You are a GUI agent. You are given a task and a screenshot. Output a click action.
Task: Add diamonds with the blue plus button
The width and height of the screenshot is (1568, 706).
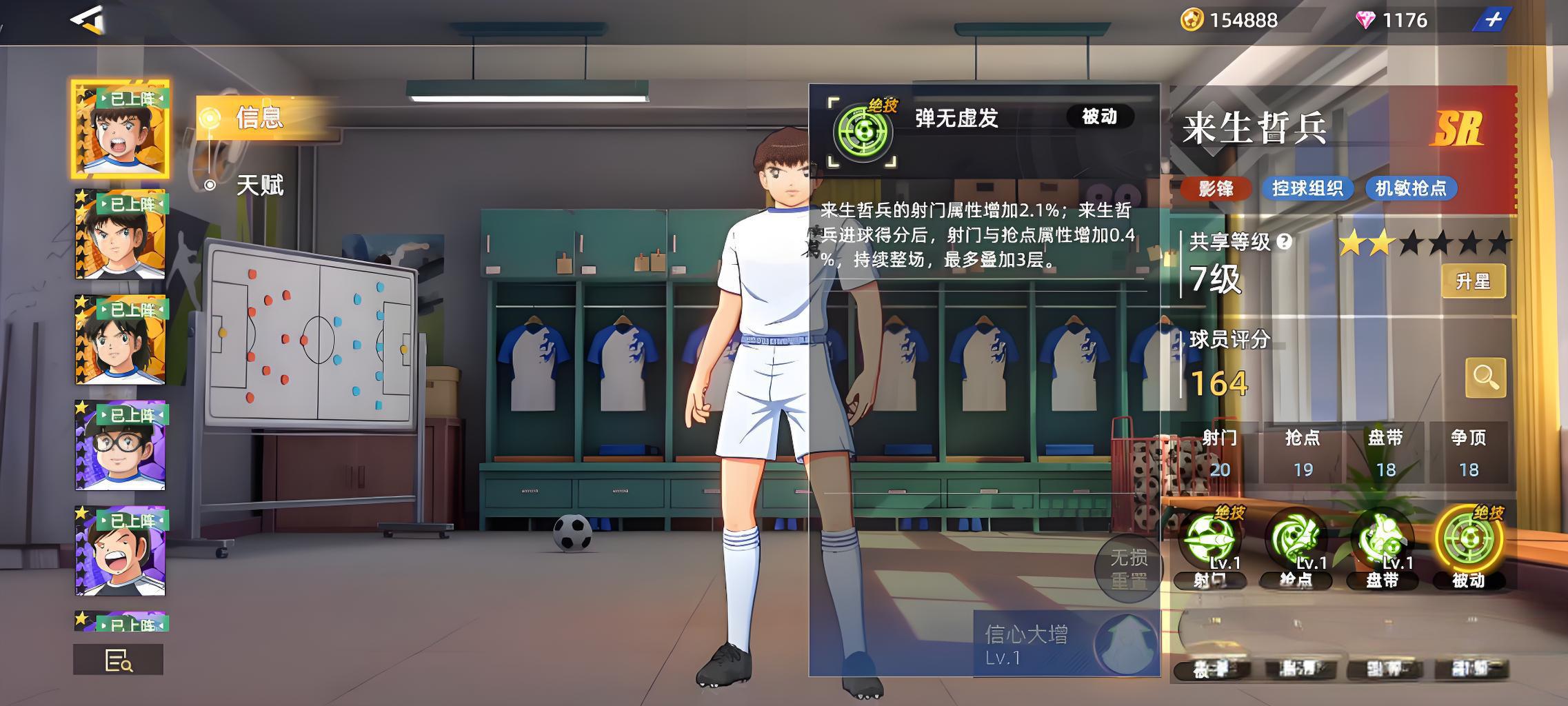click(1492, 20)
